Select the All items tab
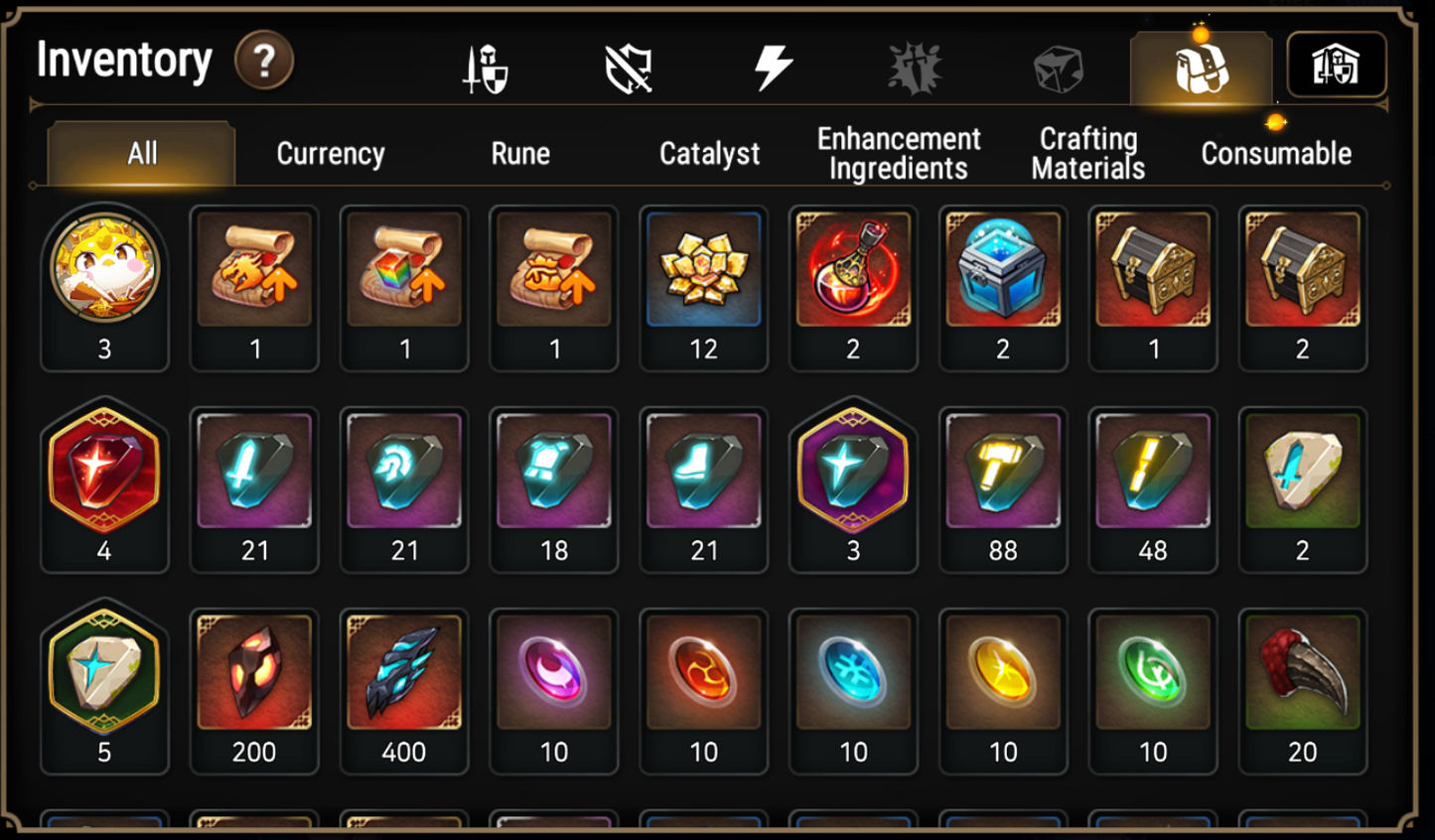Screen dimensions: 1435x840 click(142, 154)
